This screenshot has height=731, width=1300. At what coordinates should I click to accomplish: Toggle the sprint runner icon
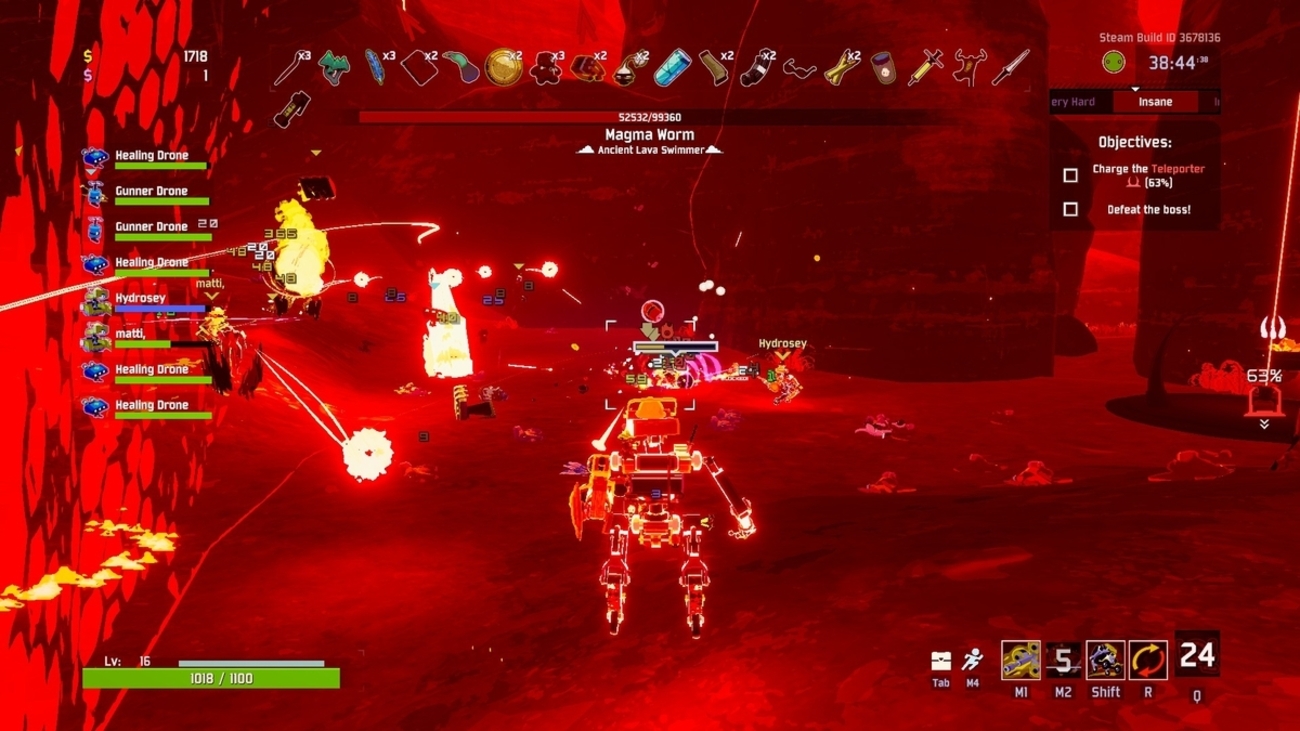[x=972, y=660]
